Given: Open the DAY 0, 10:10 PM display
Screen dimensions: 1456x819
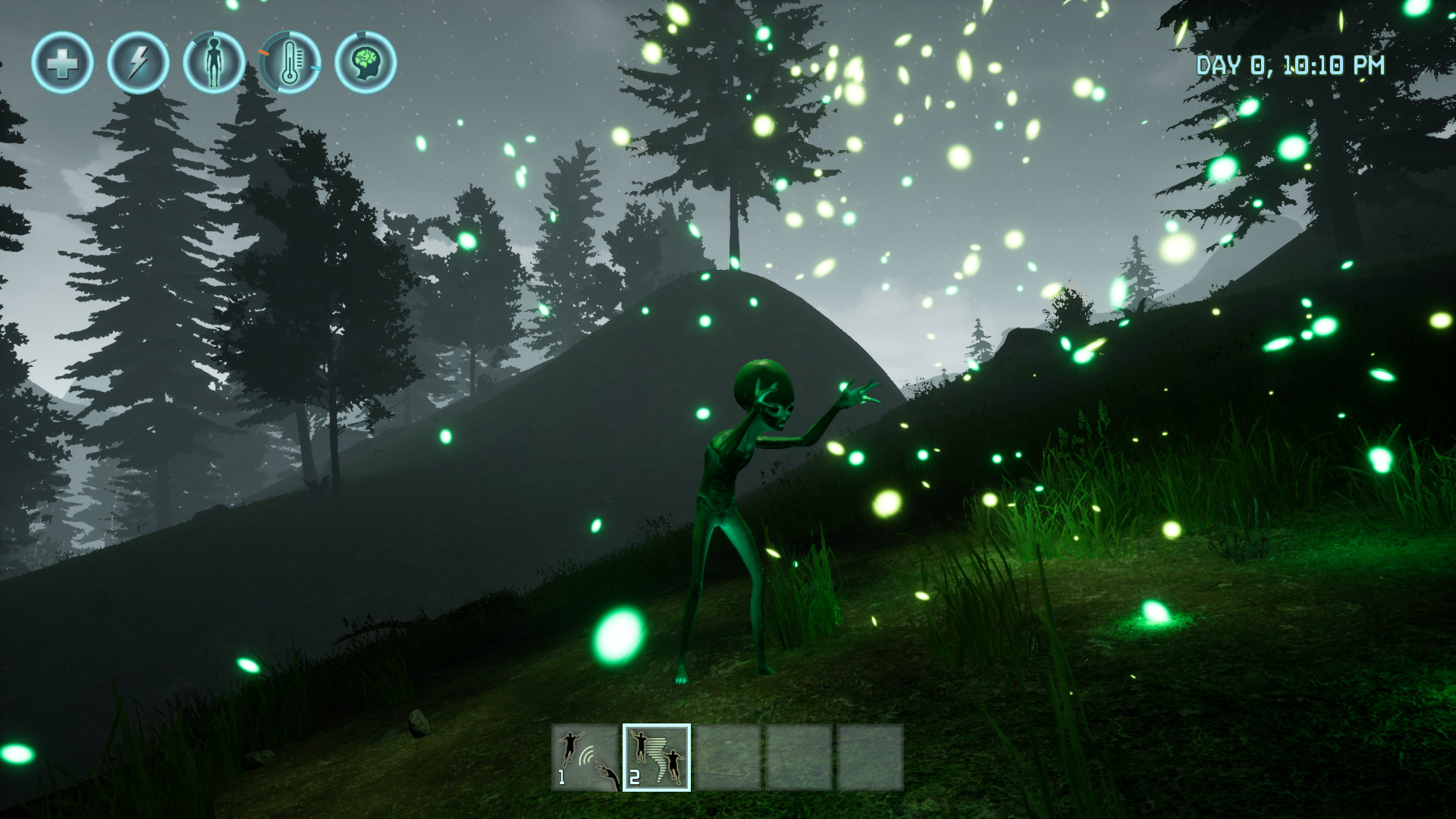Looking at the screenshot, I should pos(1291,67).
